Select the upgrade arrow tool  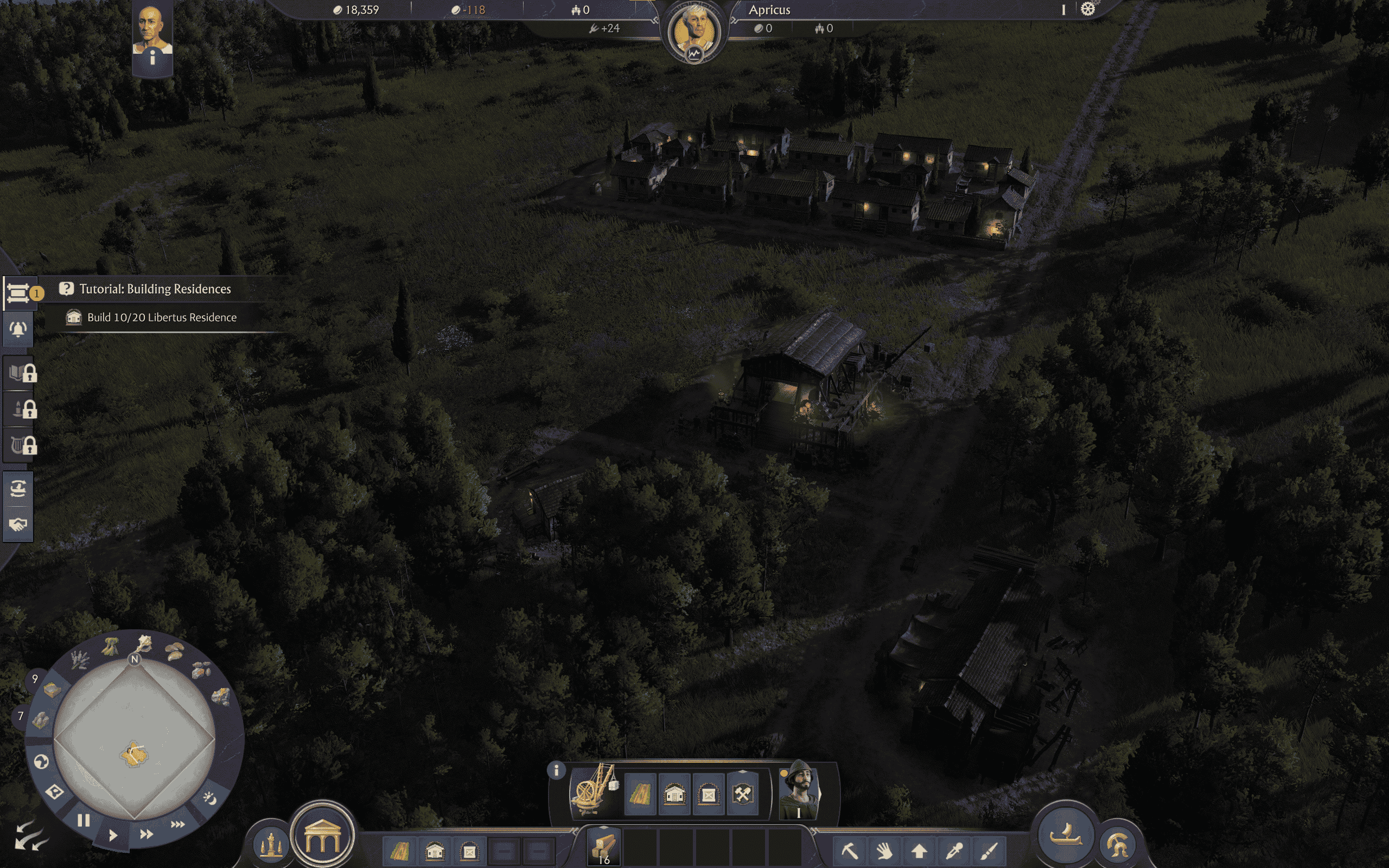pyautogui.click(x=920, y=852)
